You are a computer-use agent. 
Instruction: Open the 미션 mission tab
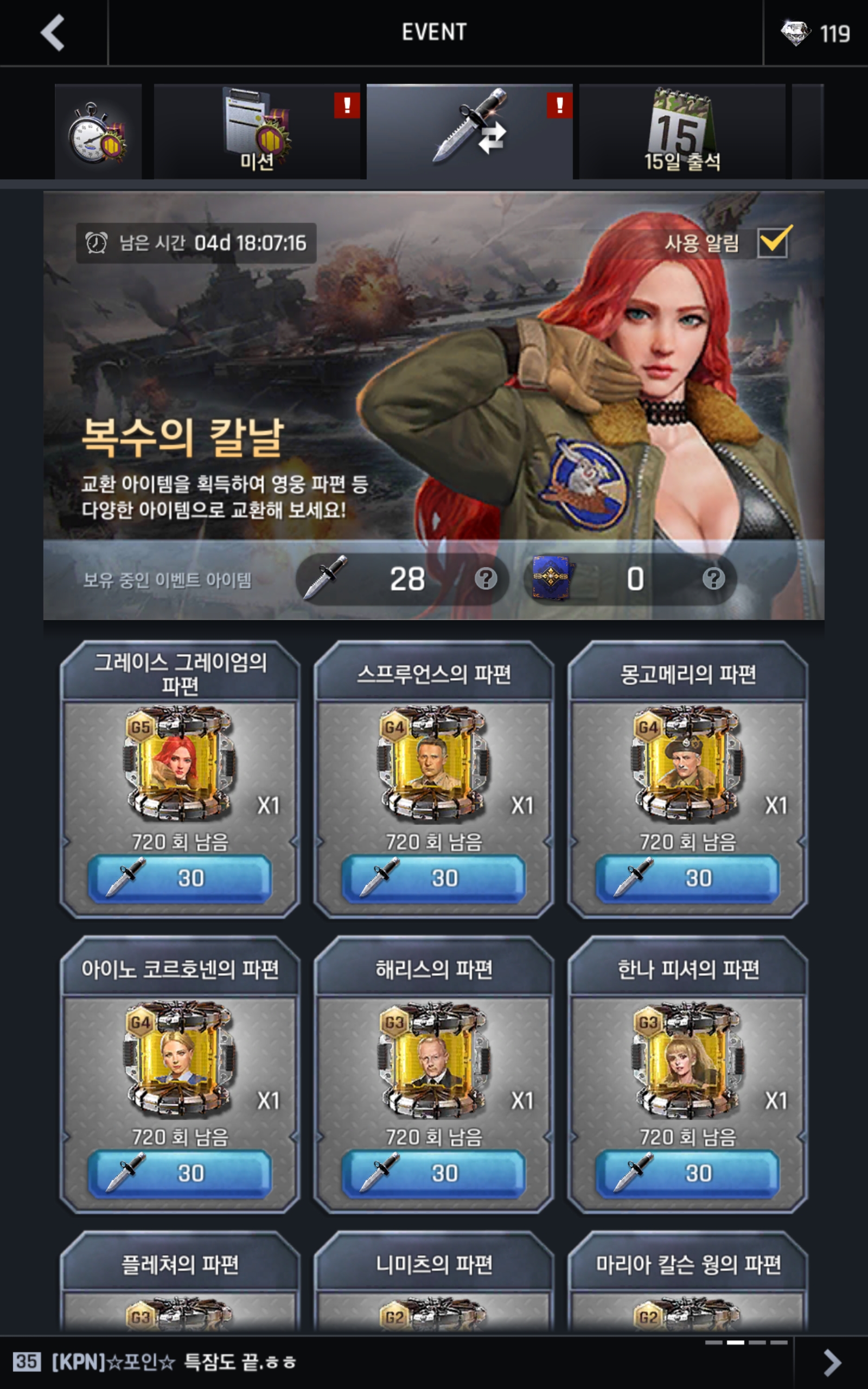[x=257, y=132]
